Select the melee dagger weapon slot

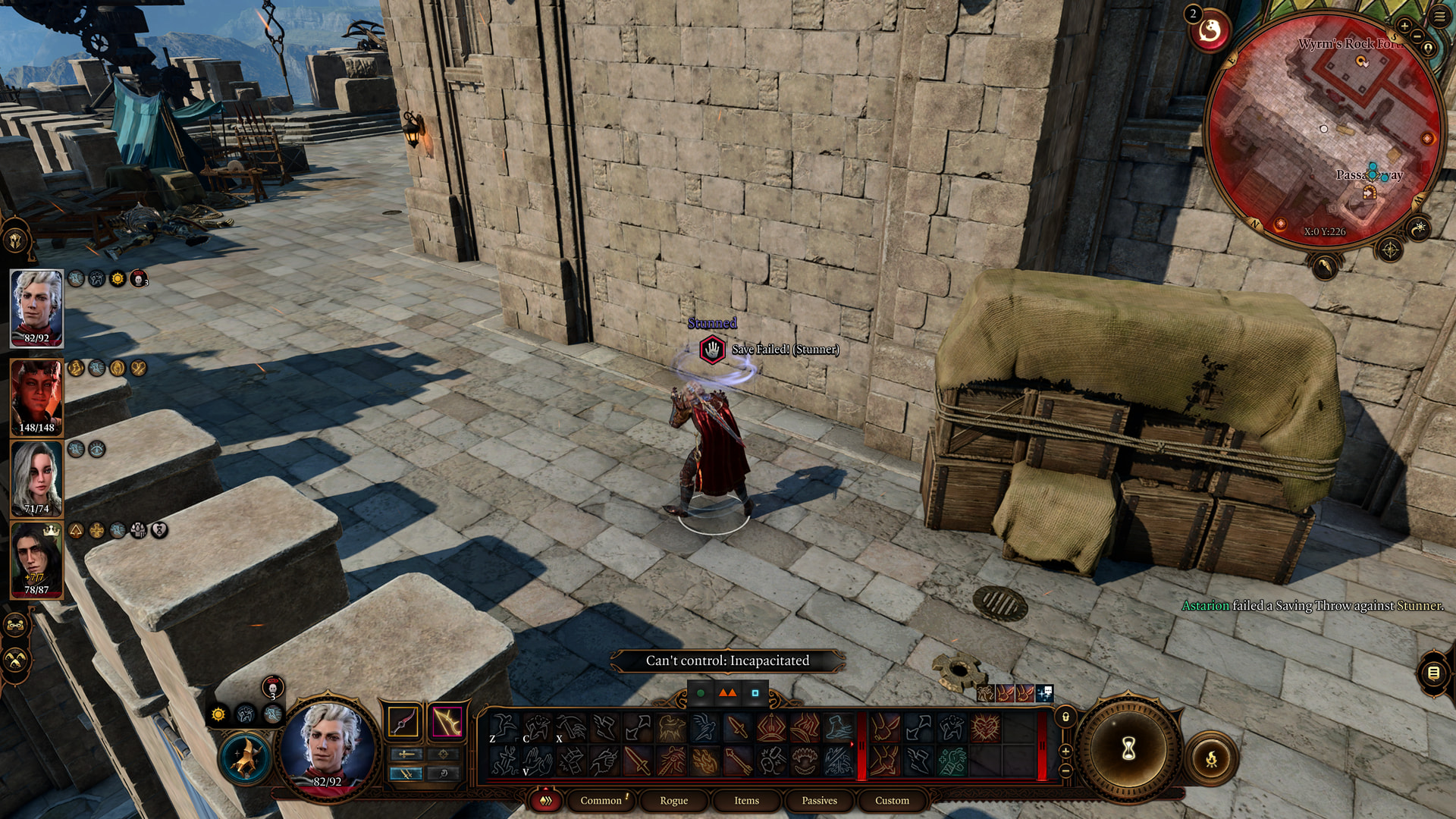[x=403, y=722]
